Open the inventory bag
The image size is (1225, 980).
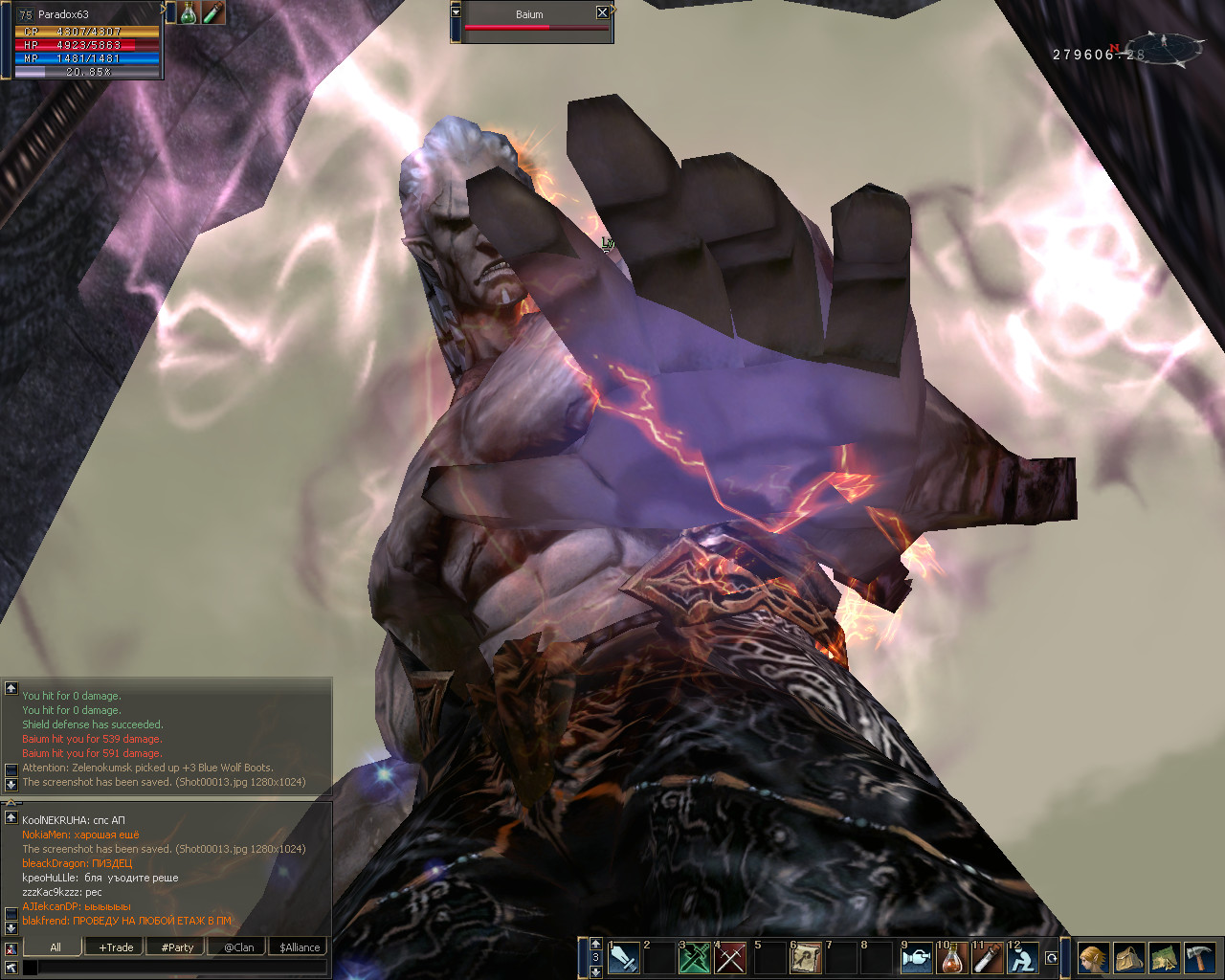click(x=1128, y=957)
